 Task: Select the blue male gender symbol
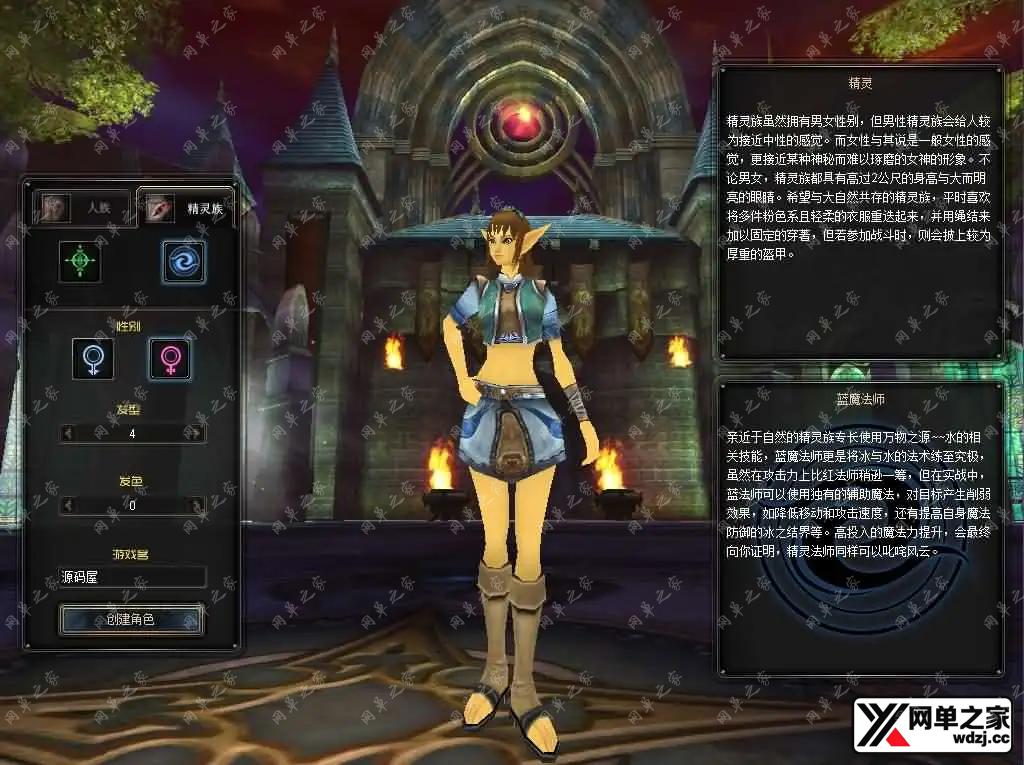tap(92, 359)
